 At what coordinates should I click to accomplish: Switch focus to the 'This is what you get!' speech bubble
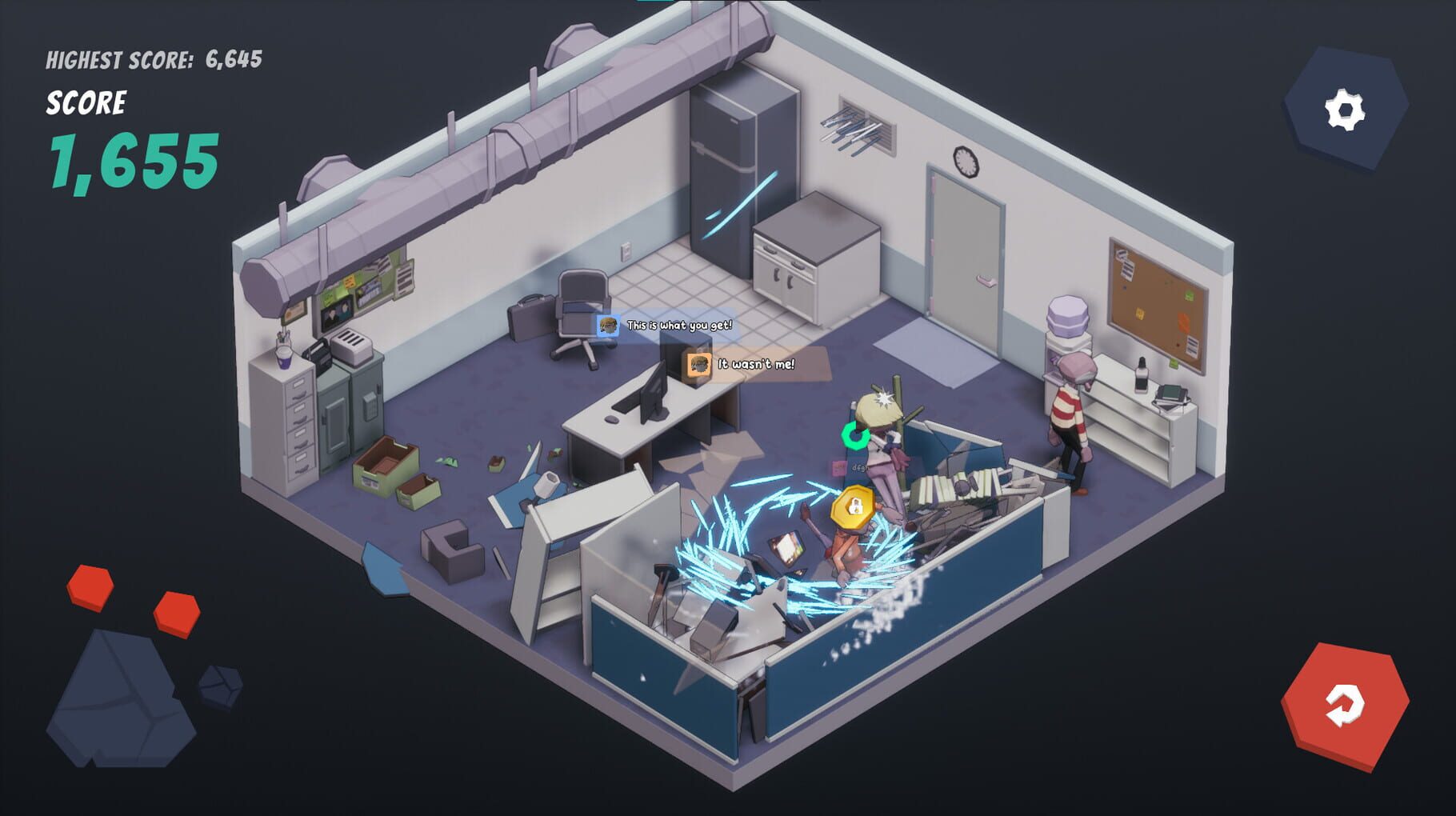pyautogui.click(x=680, y=326)
